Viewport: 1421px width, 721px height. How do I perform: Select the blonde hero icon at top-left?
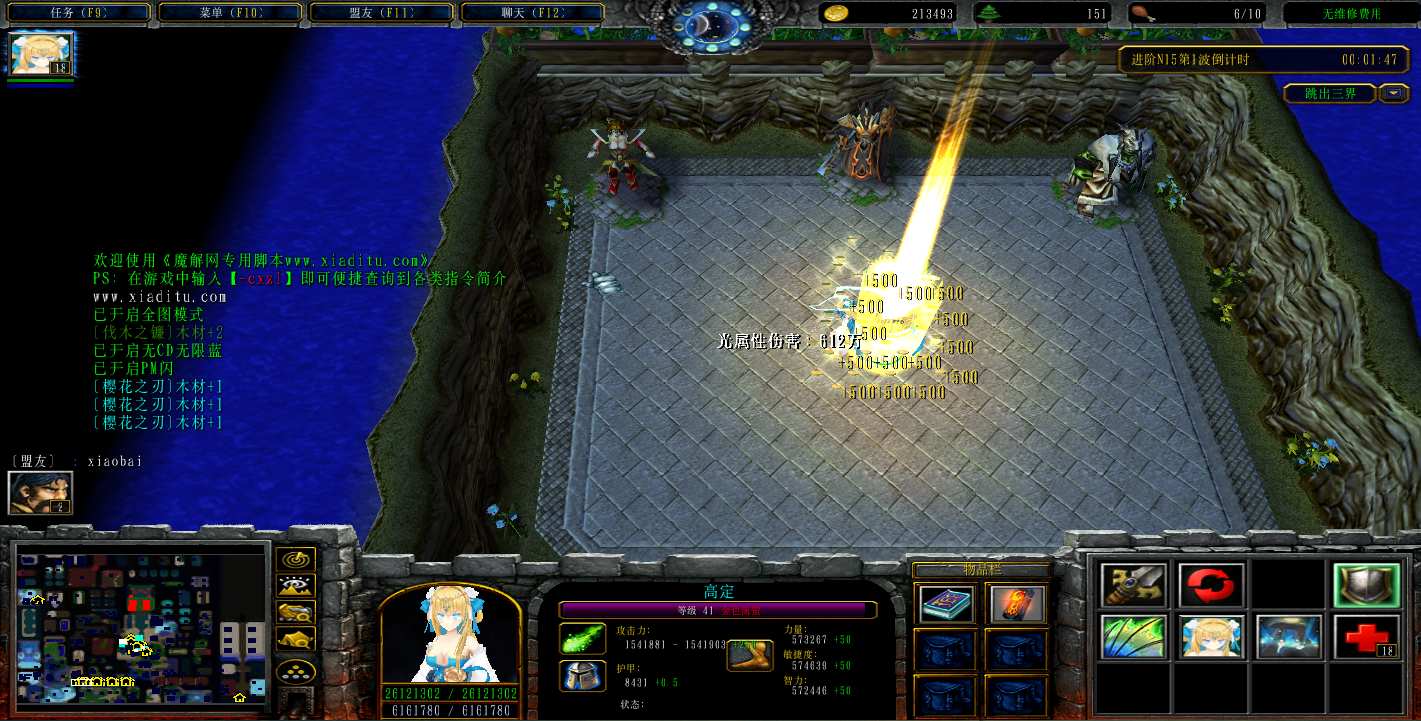(42, 54)
